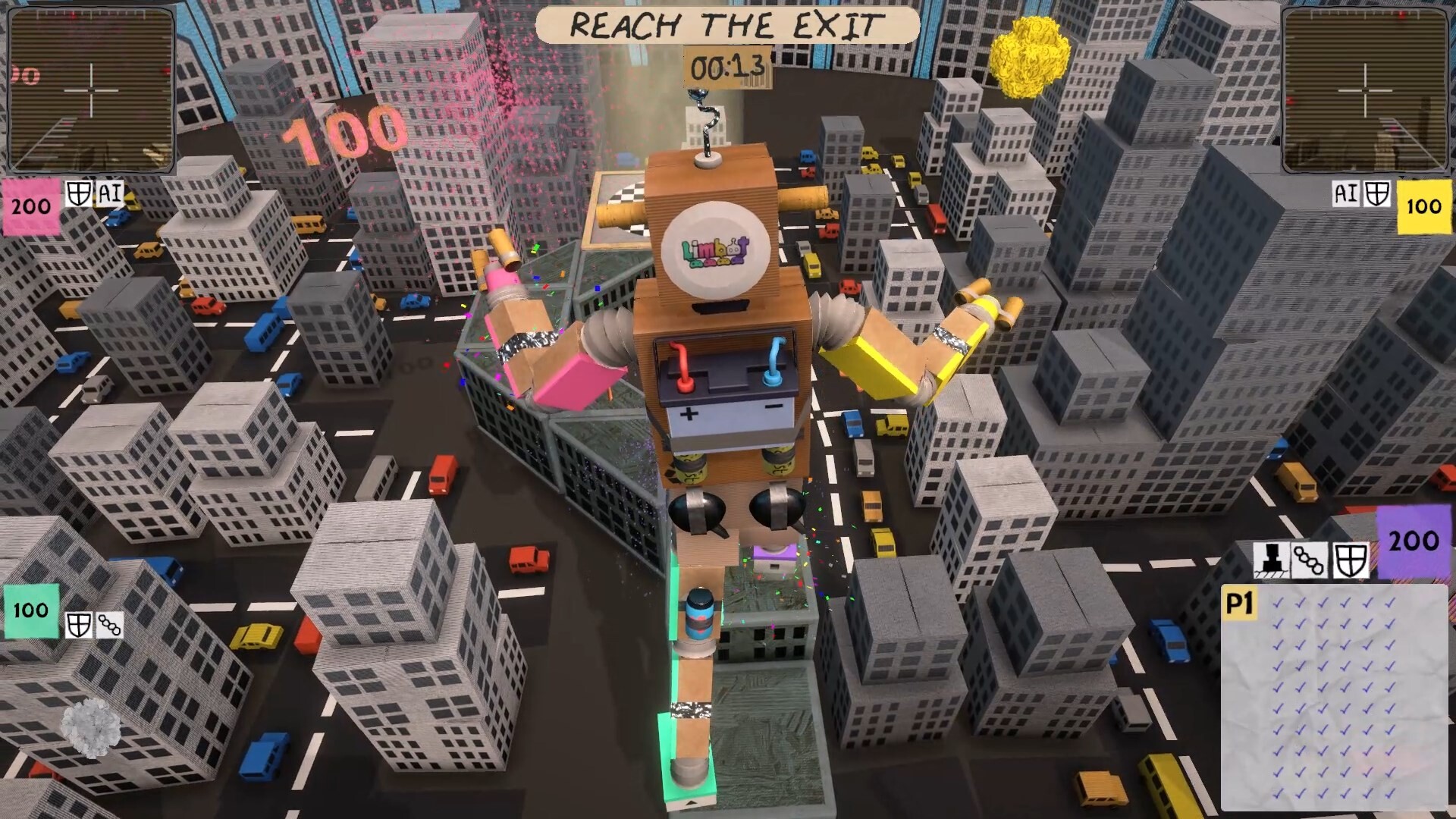Open the P1 checkmark sheet panel
This screenshot has width=1456, height=819.
pyautogui.click(x=1334, y=698)
